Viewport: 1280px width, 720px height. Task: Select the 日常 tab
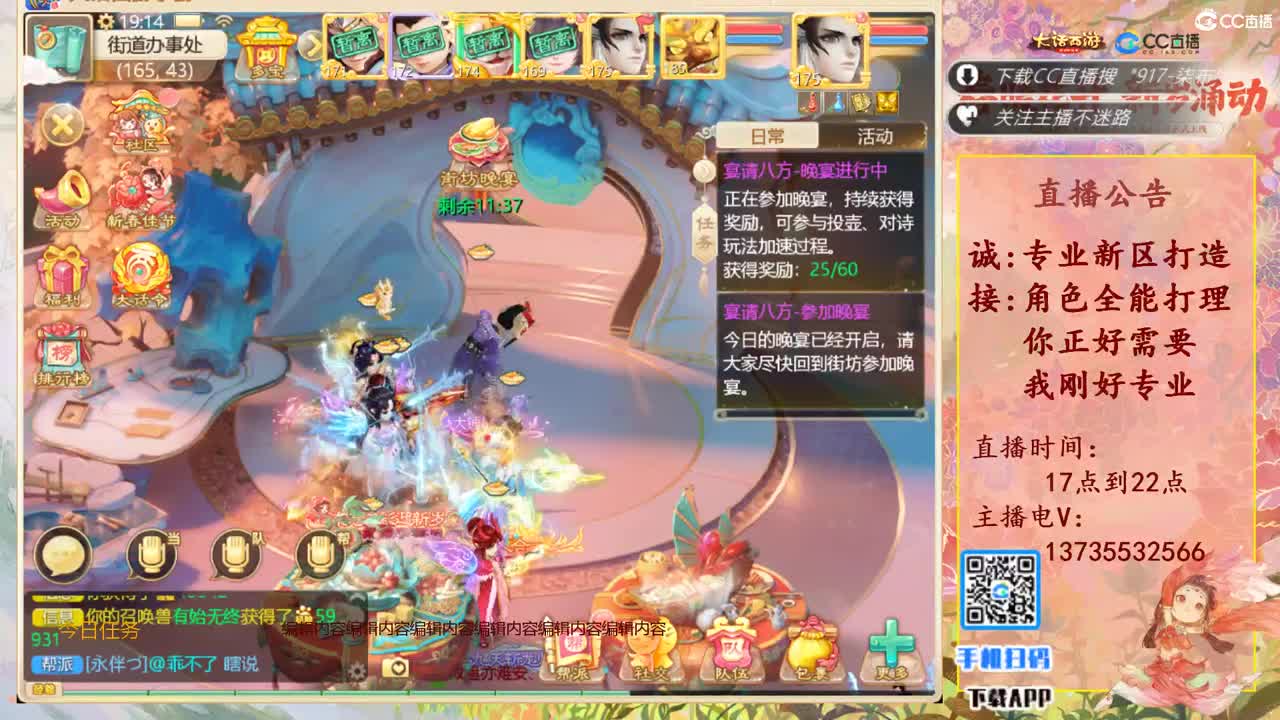pos(768,137)
